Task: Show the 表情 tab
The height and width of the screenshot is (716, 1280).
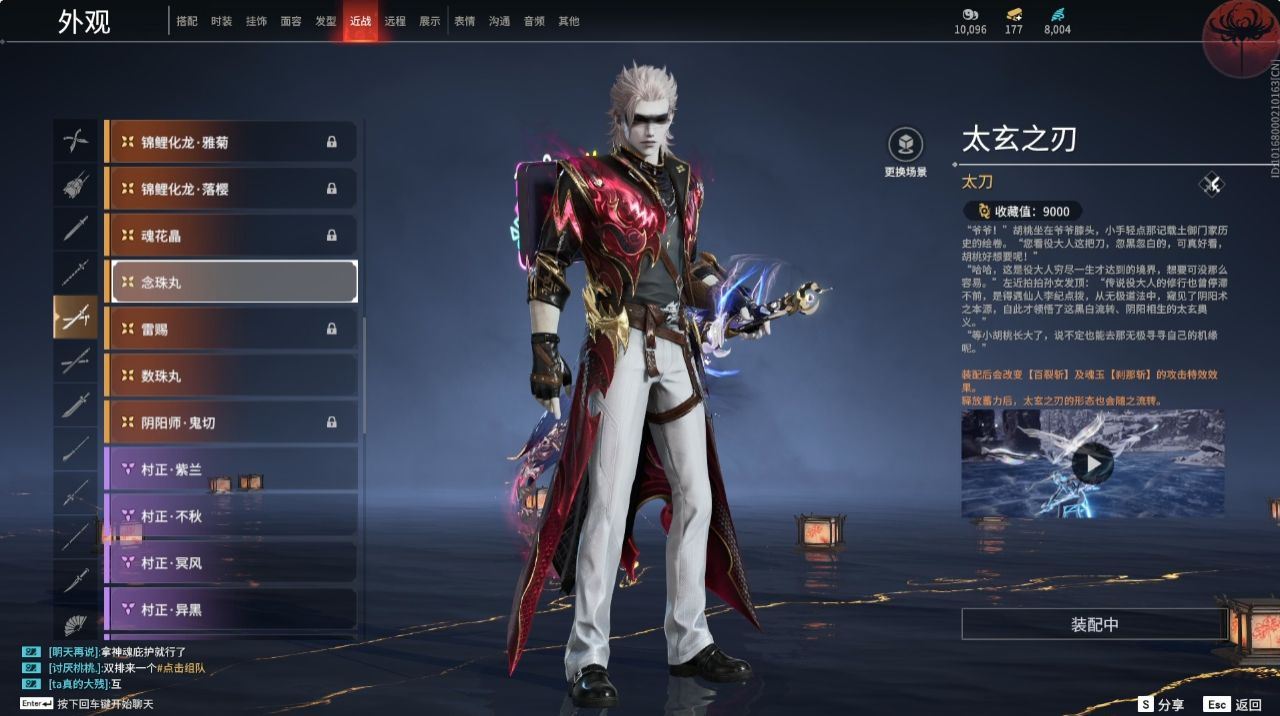Action: pyautogui.click(x=464, y=21)
